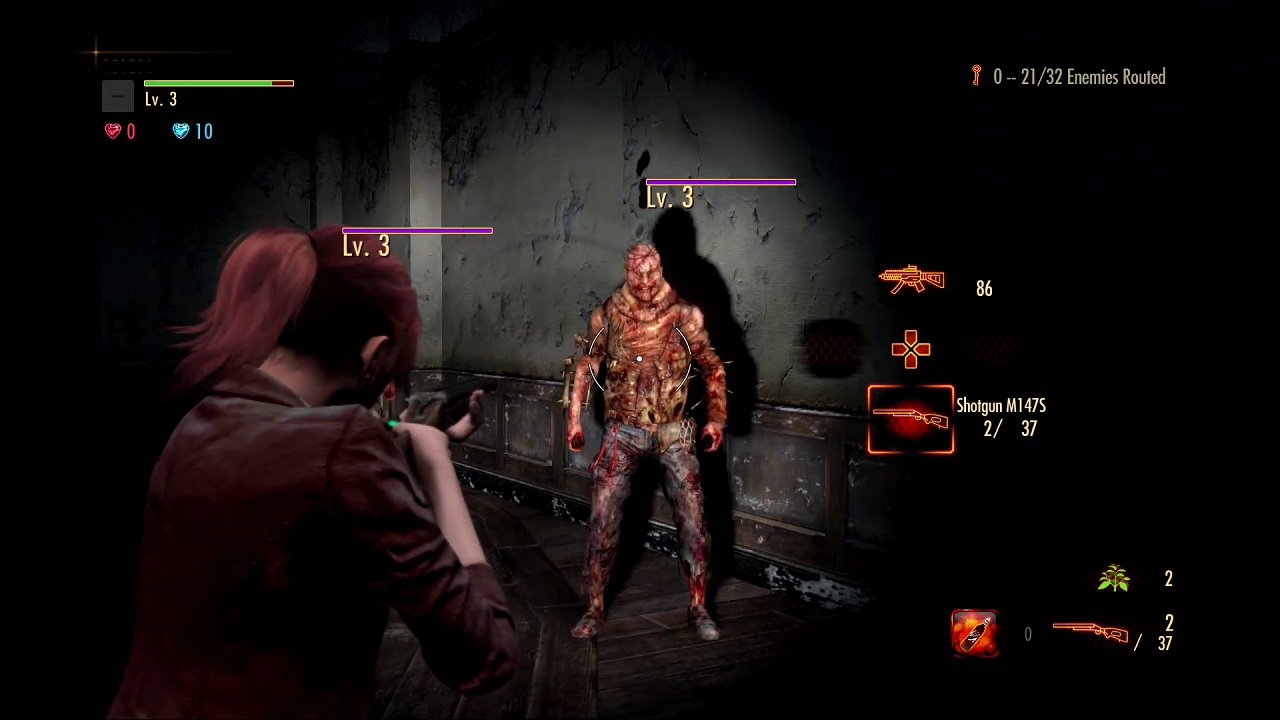Click the firebomb bottle icon
Image resolution: width=1280 pixels, height=720 pixels.
[x=974, y=633]
